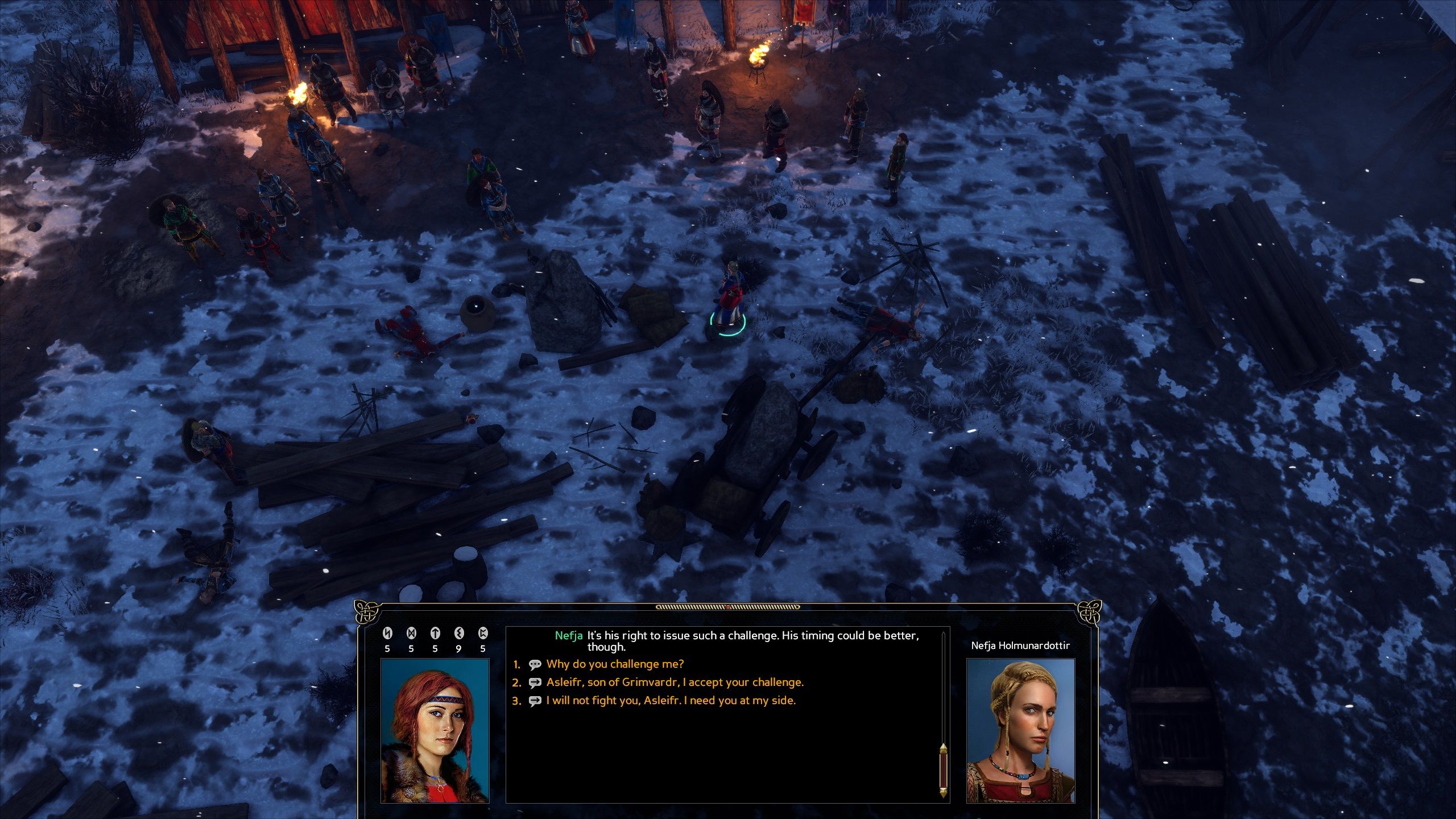The width and height of the screenshot is (1456, 819).
Task: Choose the reply accepting Asleifr's challenge
Action: pyautogui.click(x=675, y=682)
